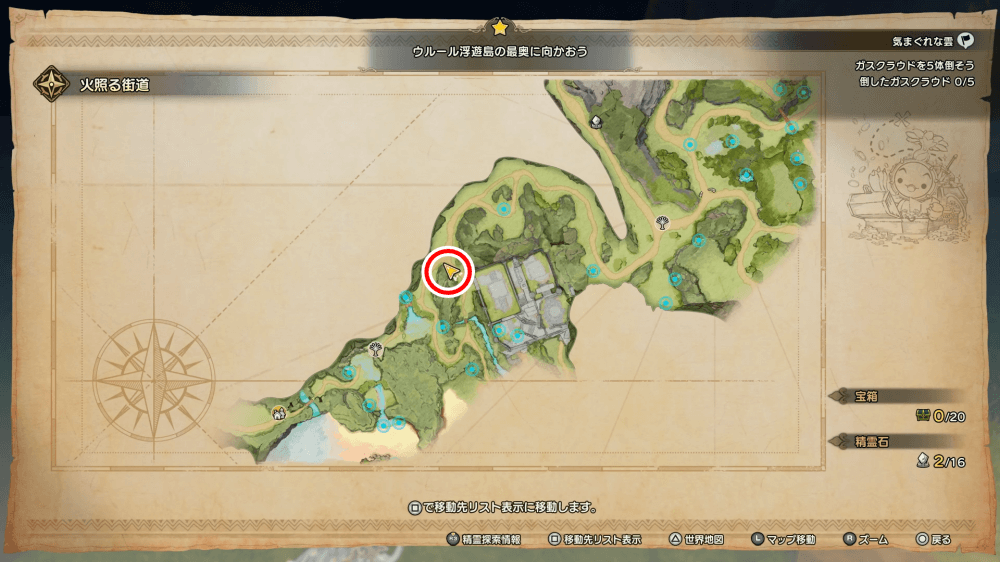Screen dimensions: 1000x562
Task: Click the main objective banner with the star
Action: coord(500,49)
